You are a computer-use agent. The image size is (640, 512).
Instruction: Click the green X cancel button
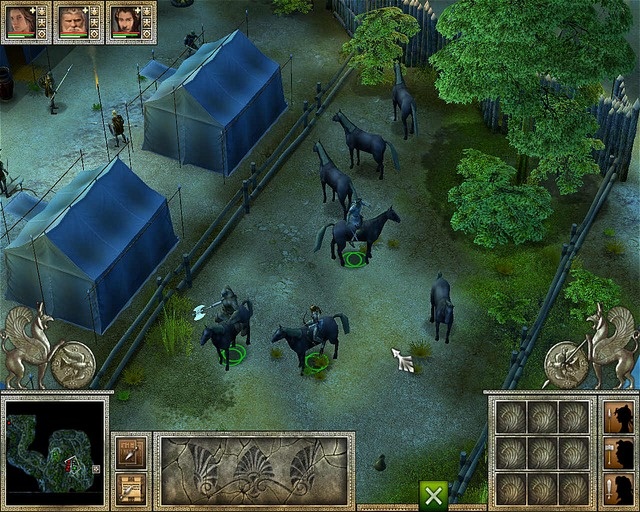[x=433, y=495]
